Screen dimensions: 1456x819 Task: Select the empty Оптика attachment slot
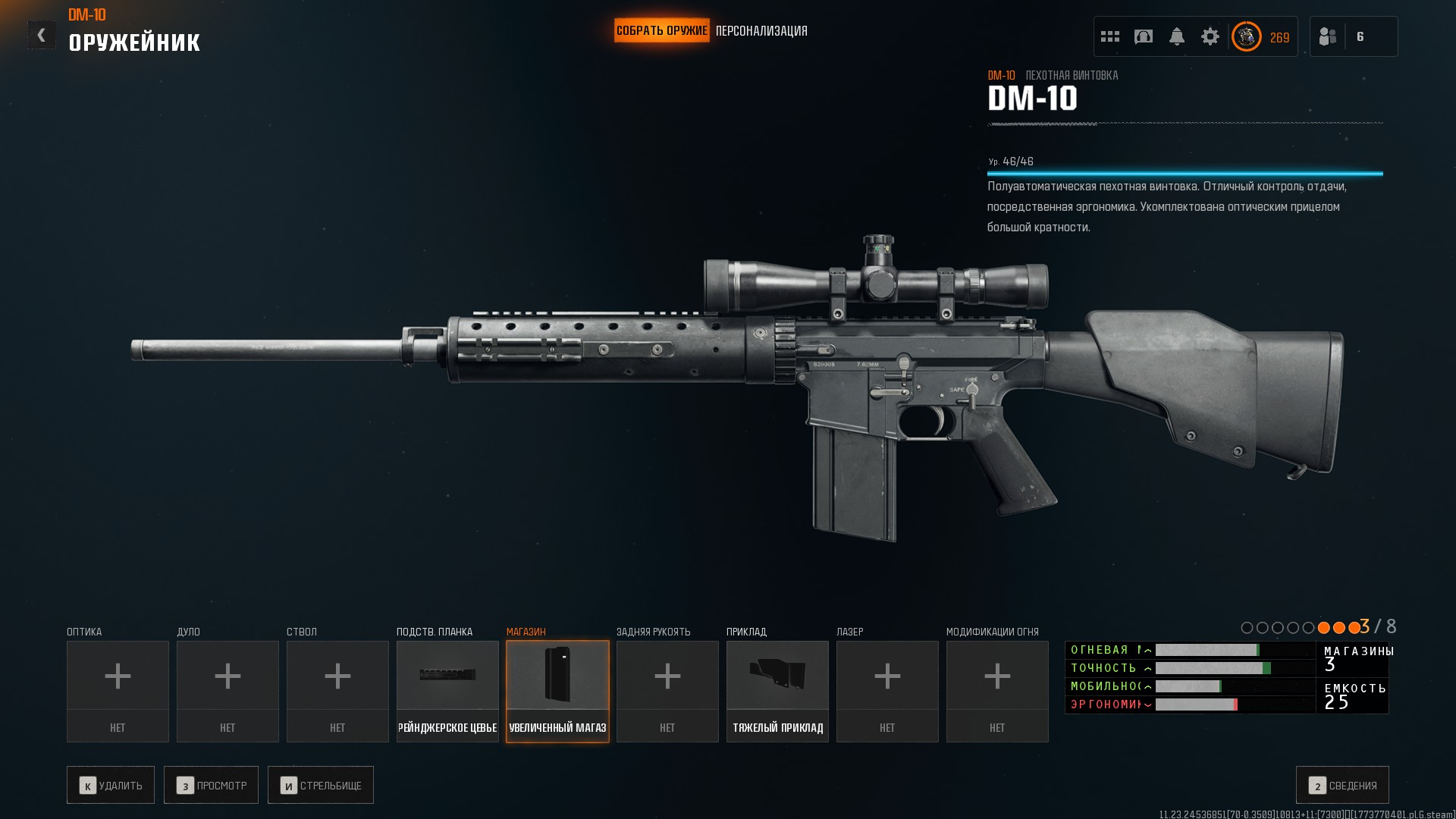[x=118, y=691]
